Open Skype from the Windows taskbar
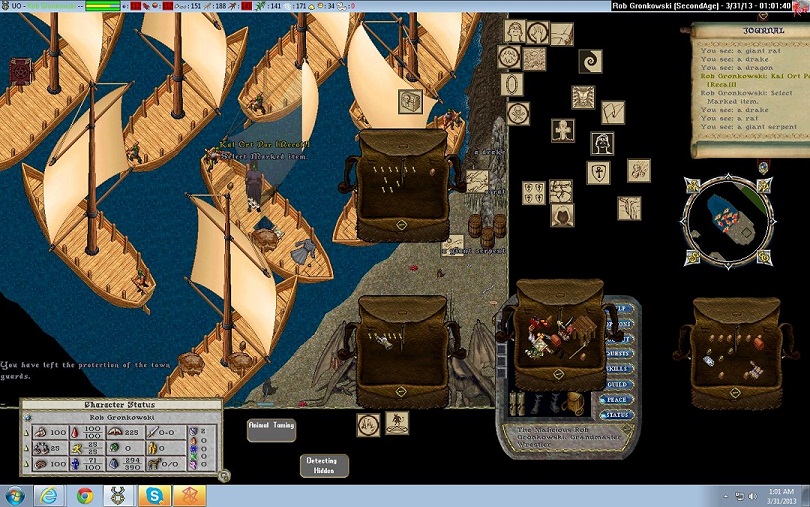Screen dimensions: 810x507 (155, 495)
